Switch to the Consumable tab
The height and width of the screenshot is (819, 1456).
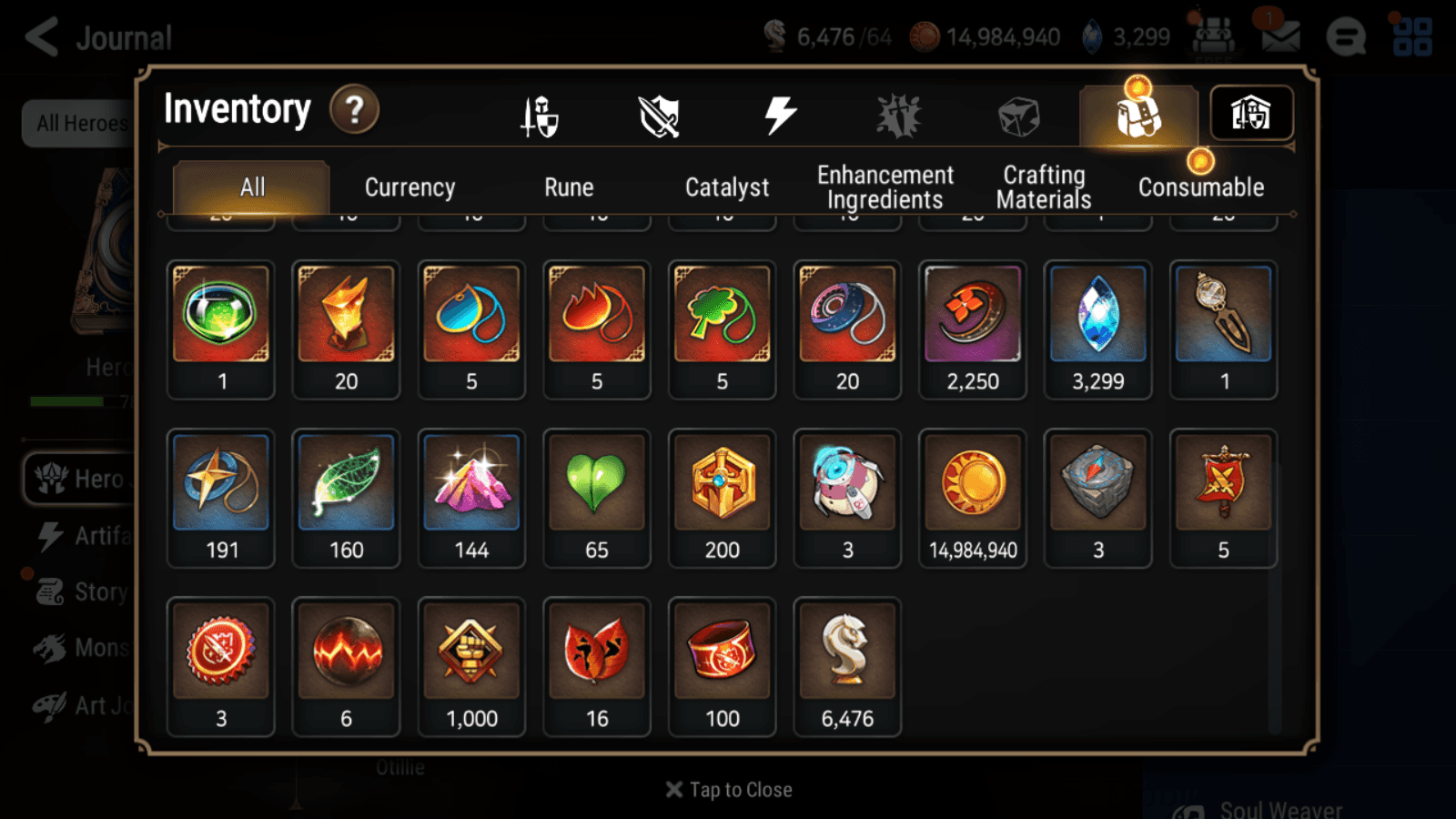[1200, 187]
